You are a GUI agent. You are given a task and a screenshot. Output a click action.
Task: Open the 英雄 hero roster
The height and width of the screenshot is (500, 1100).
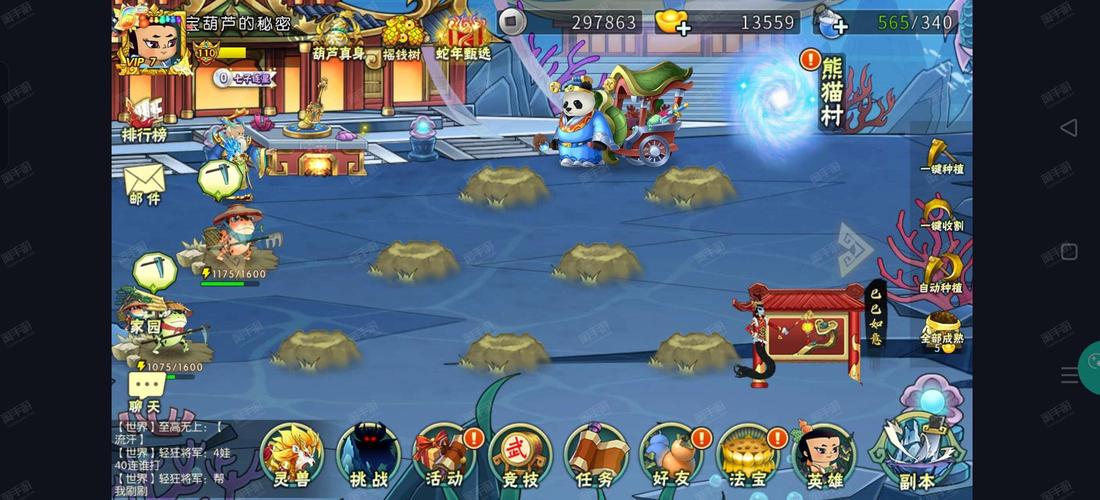coord(824,455)
